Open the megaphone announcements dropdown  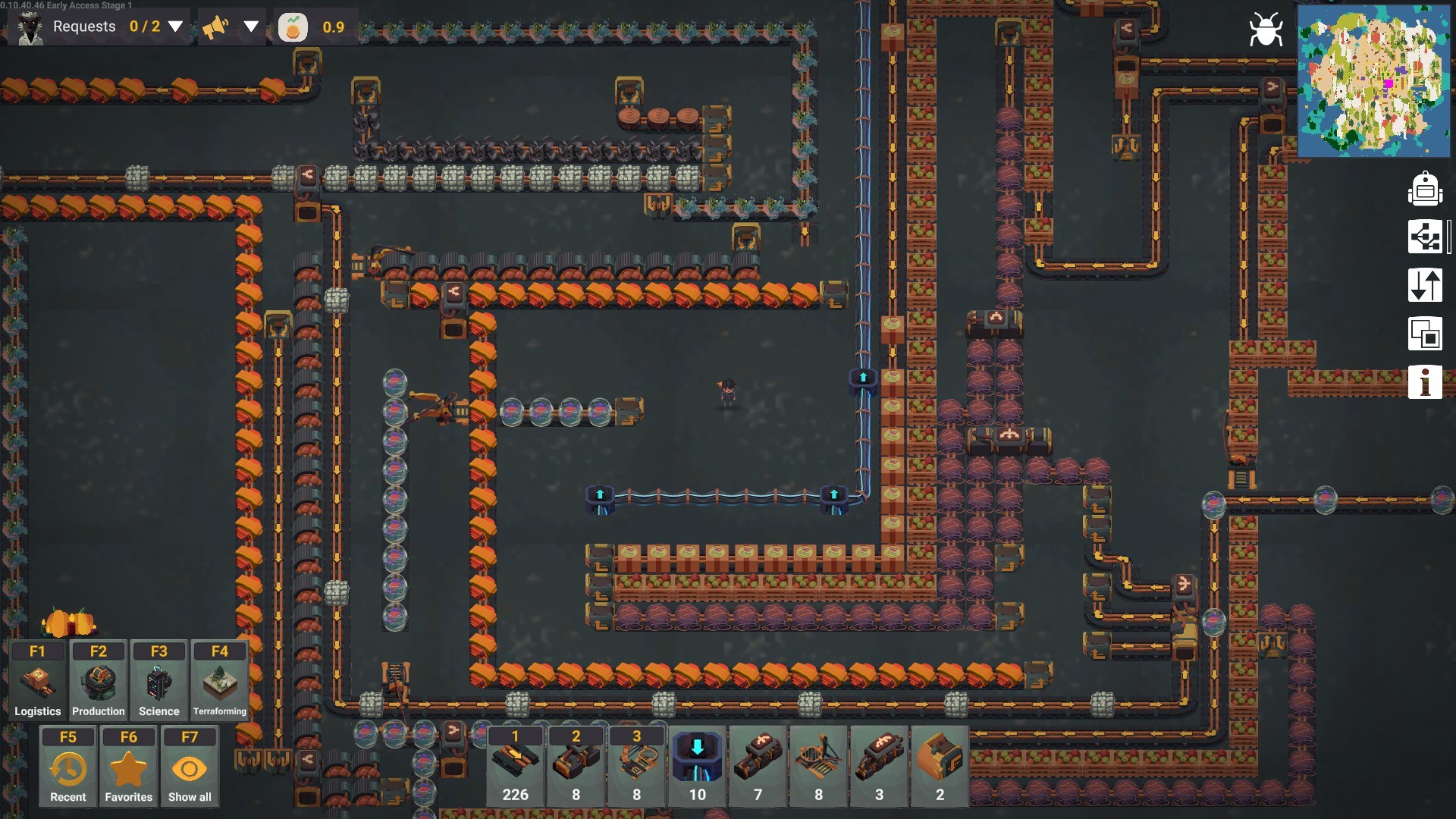click(251, 27)
